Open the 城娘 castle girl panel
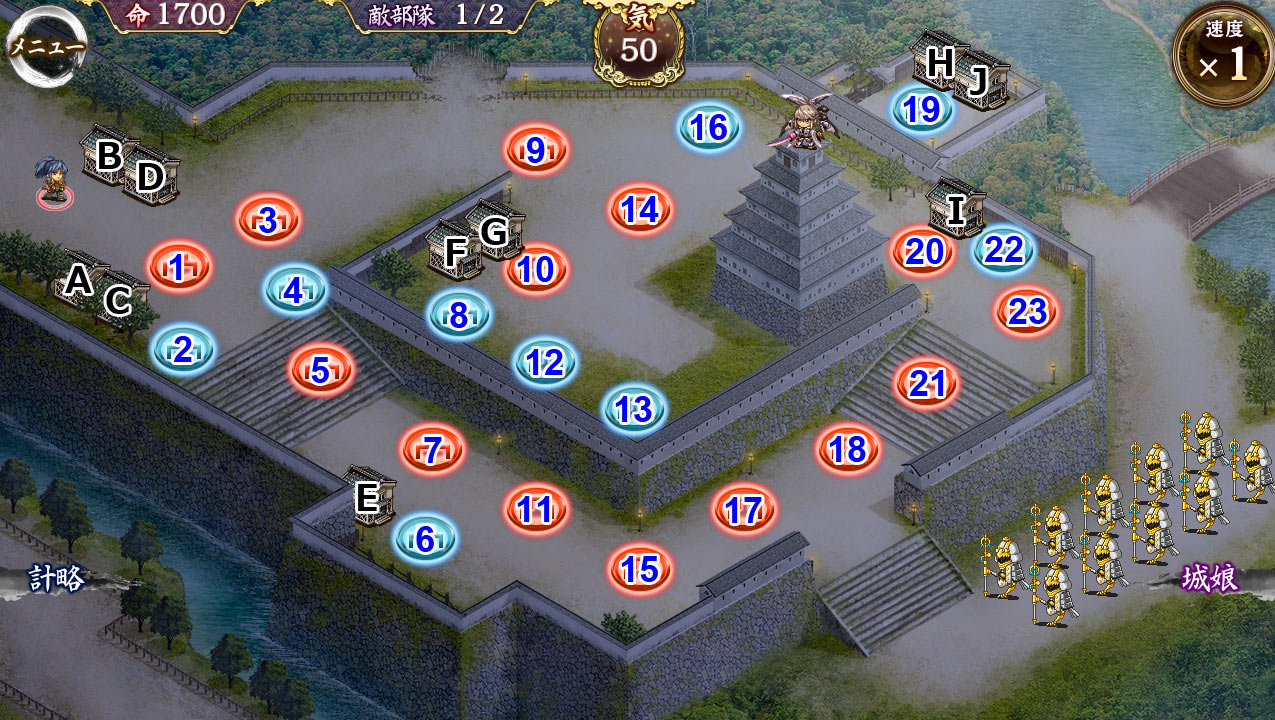The width and height of the screenshot is (1275, 720). pyautogui.click(x=1209, y=578)
